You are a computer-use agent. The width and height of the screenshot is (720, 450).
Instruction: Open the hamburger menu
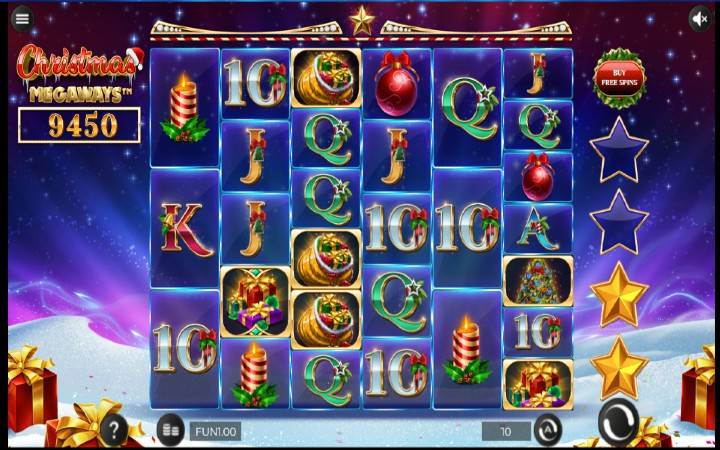click(22, 19)
